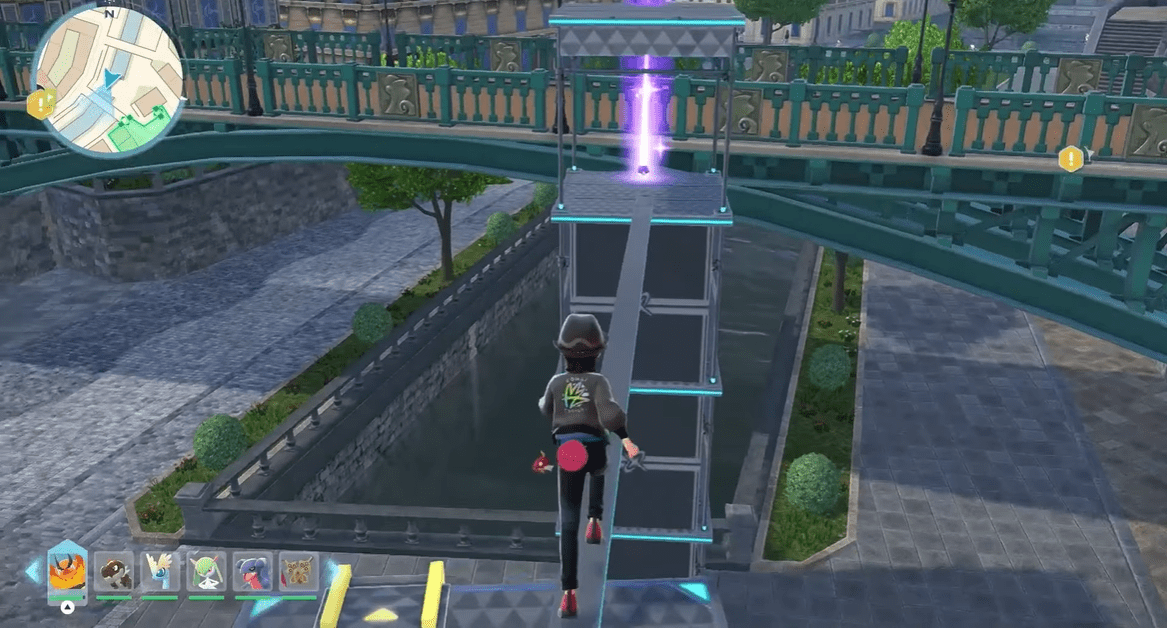Image resolution: width=1167 pixels, height=628 pixels.
Task: Click the left arrow beside the party bar
Action: pos(33,571)
